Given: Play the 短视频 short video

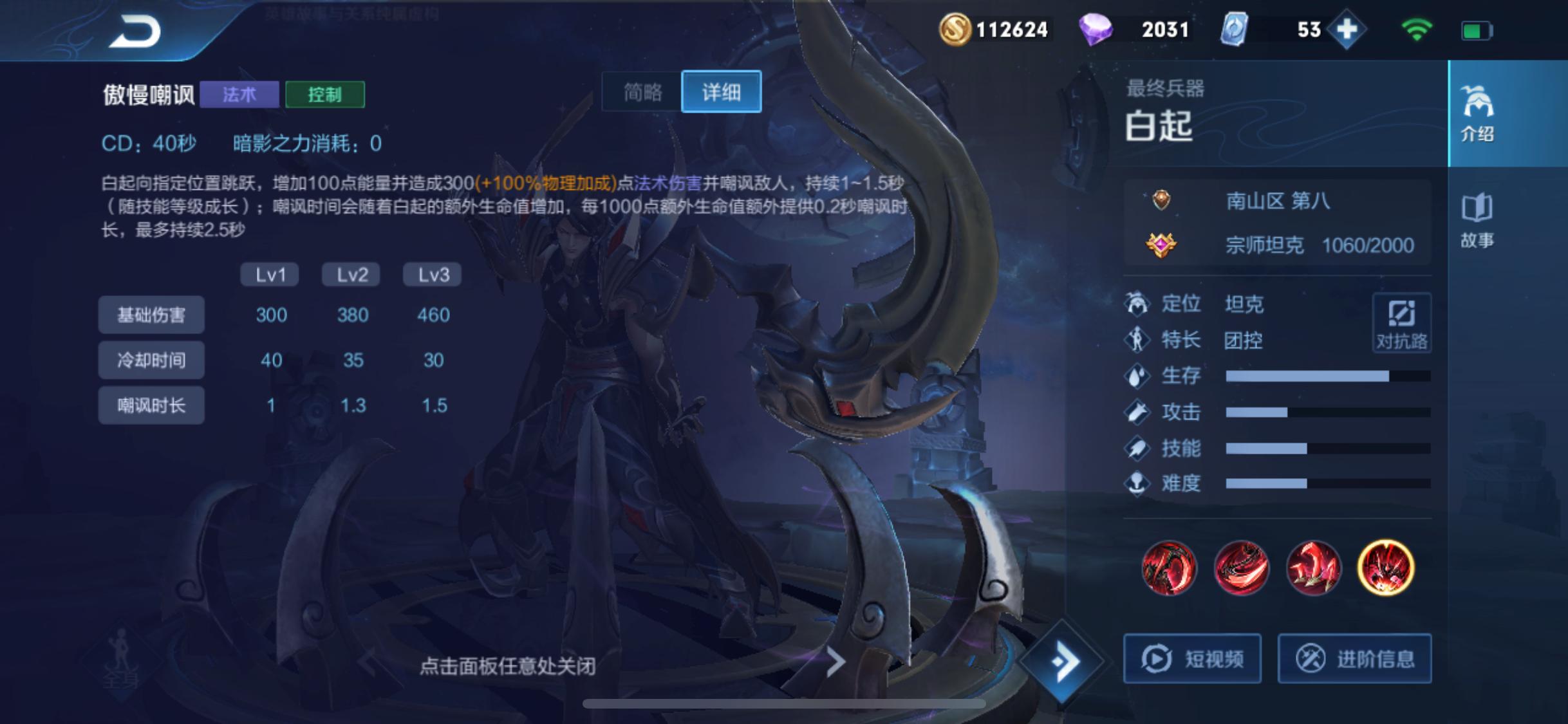Looking at the screenshot, I should click(x=1192, y=658).
